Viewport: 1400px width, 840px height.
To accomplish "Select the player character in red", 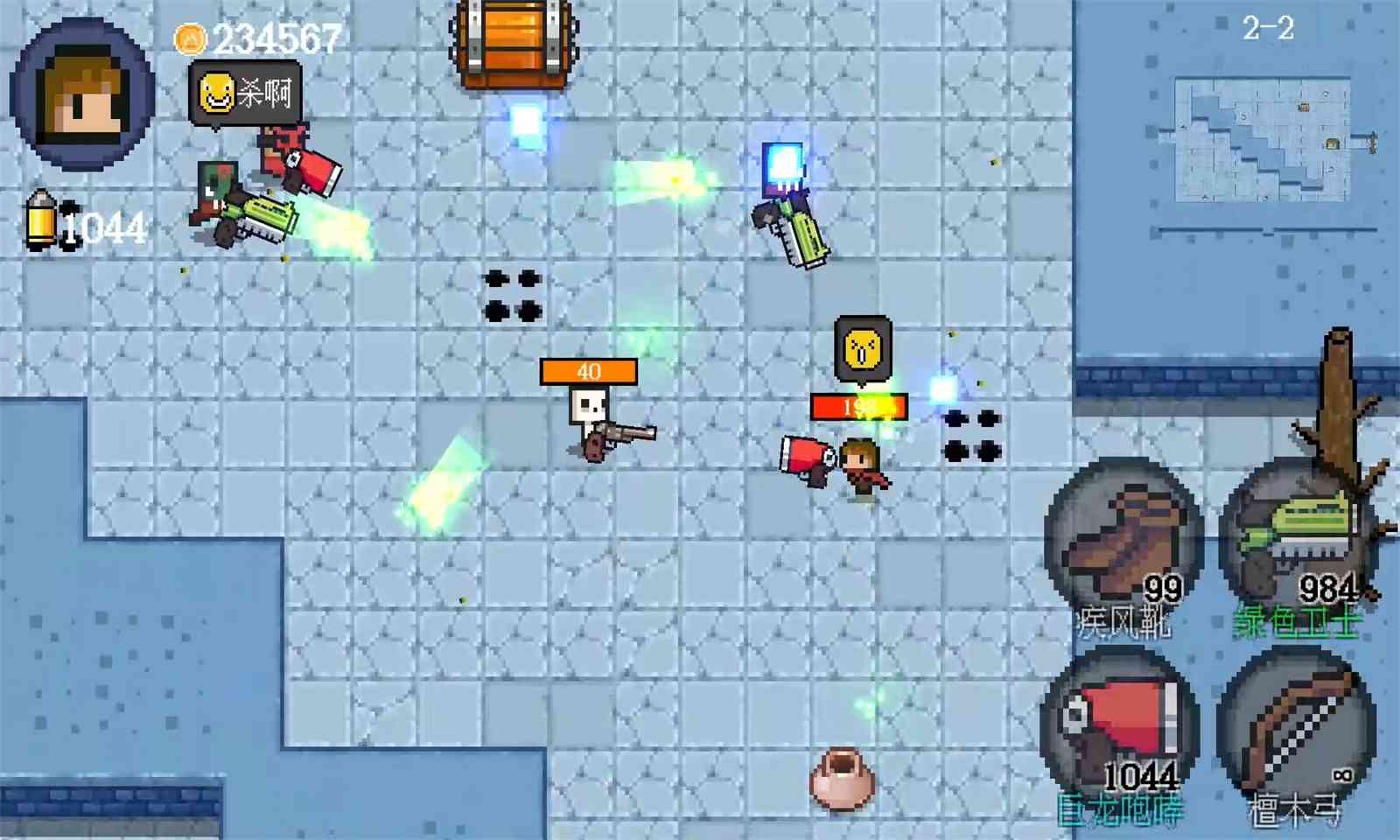I will pyautogui.click(x=862, y=464).
